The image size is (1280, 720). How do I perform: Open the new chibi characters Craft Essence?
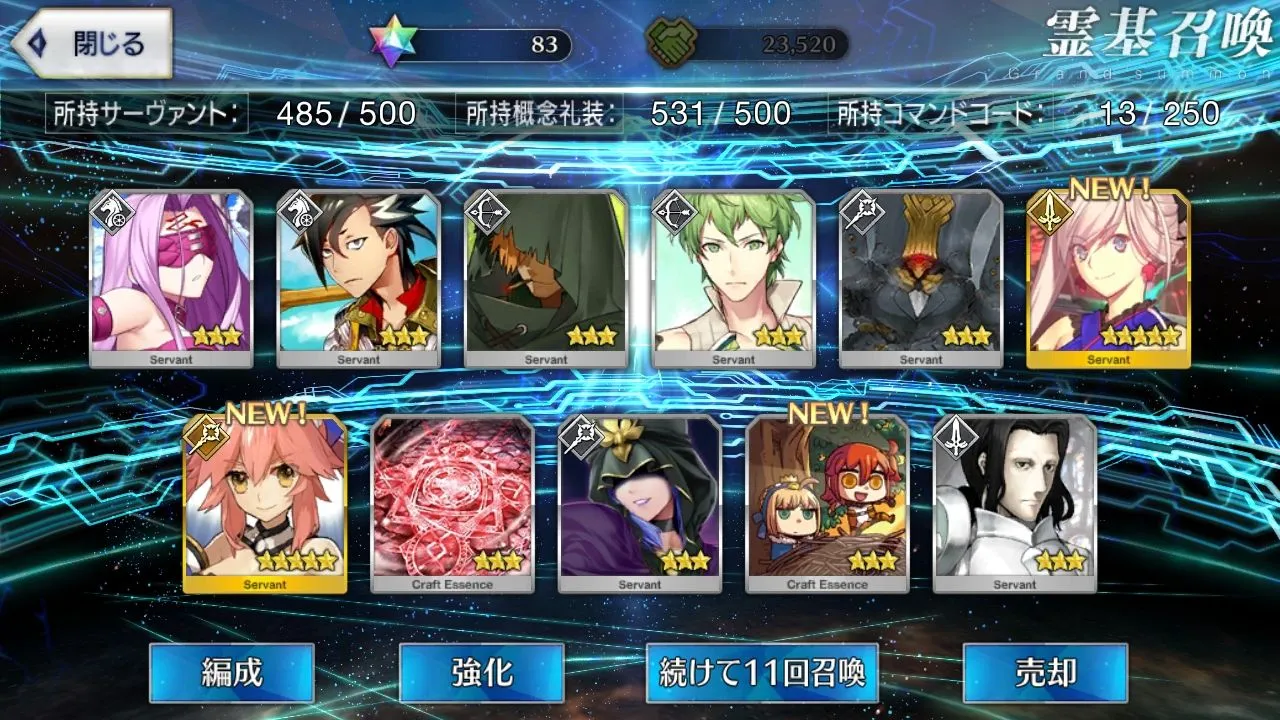click(x=827, y=505)
